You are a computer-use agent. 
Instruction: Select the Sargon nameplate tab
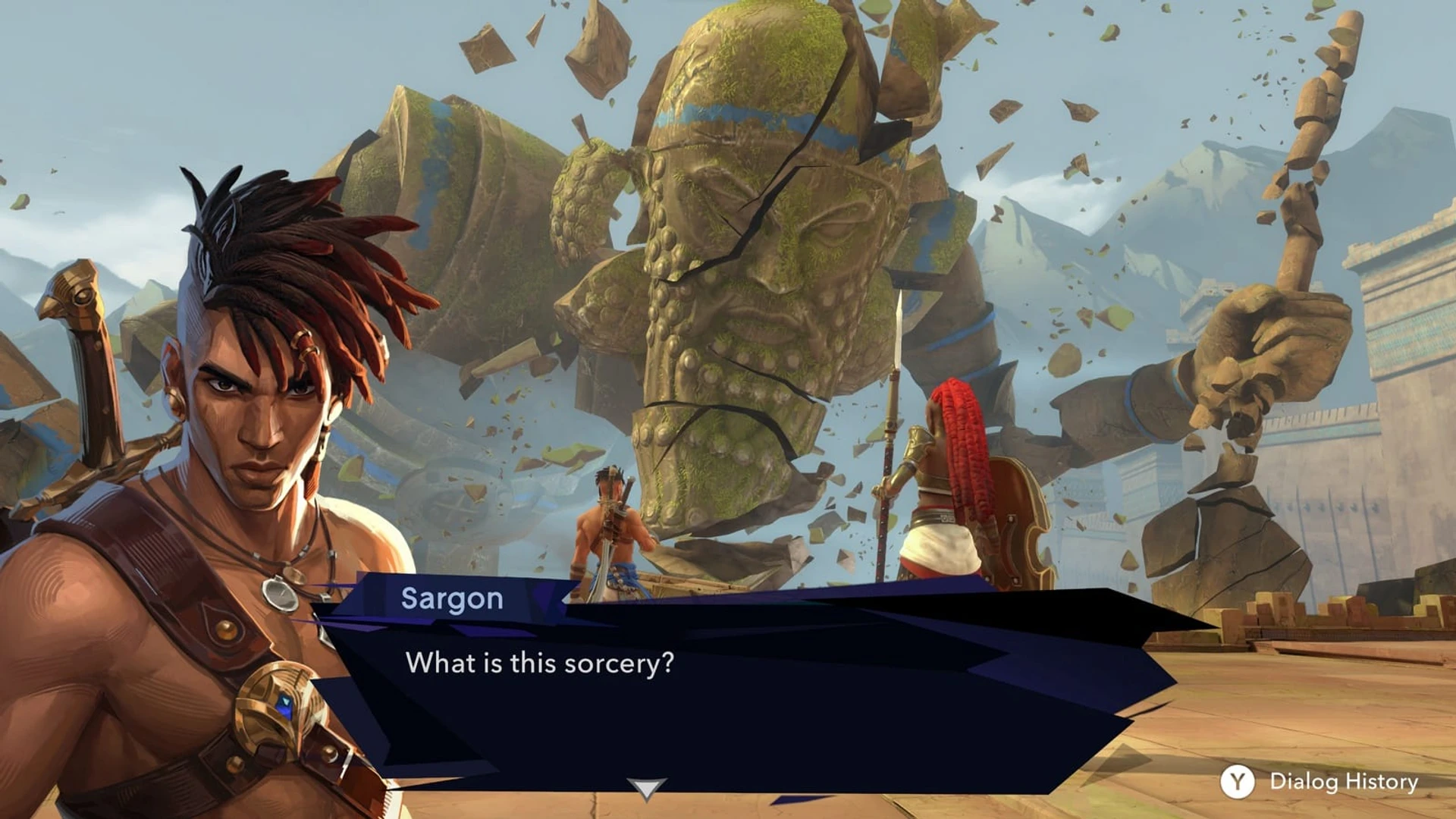[x=453, y=599]
